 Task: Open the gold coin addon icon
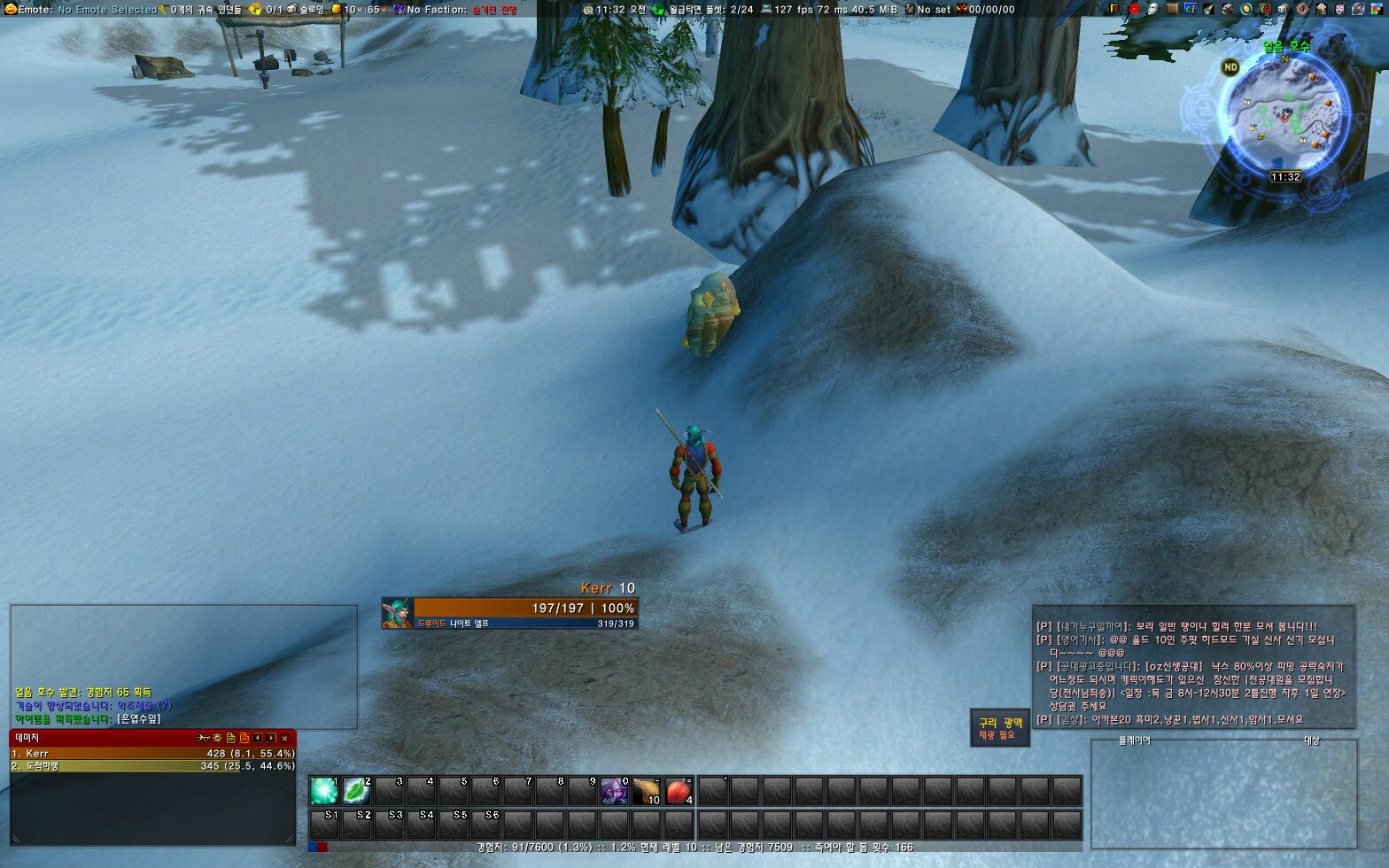click(1246, 9)
